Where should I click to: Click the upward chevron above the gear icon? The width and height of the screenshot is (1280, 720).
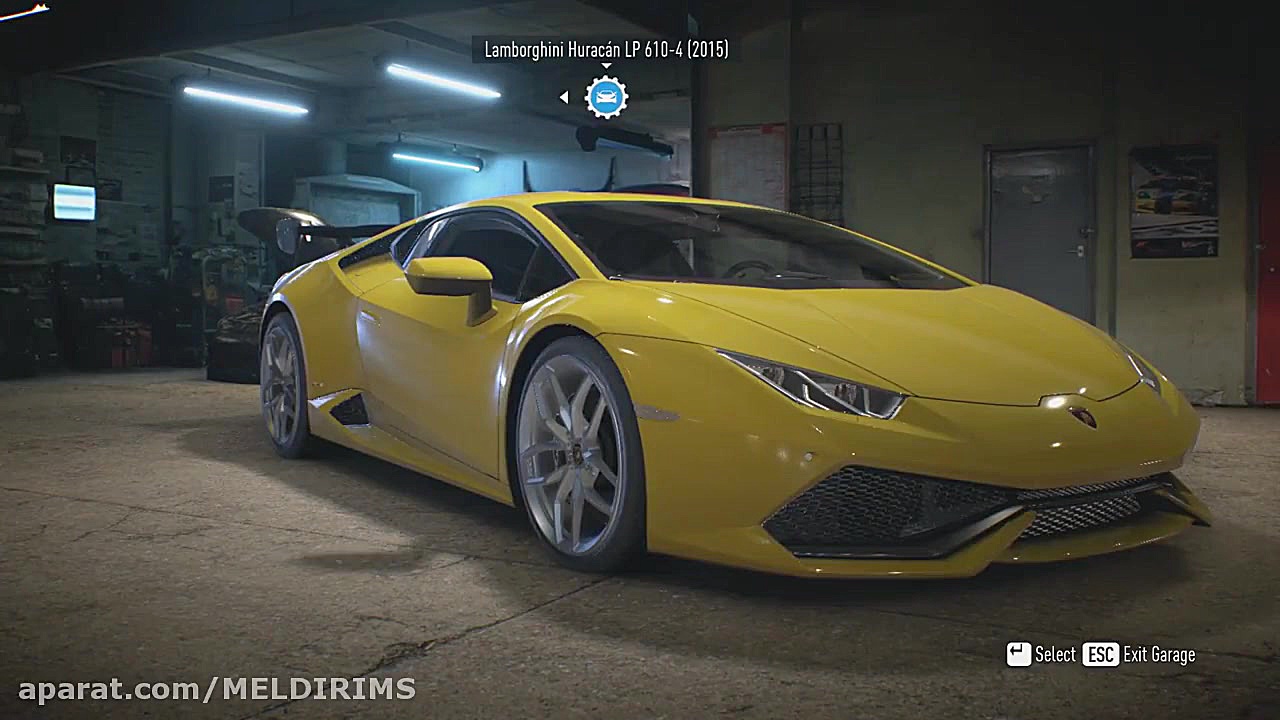605,66
